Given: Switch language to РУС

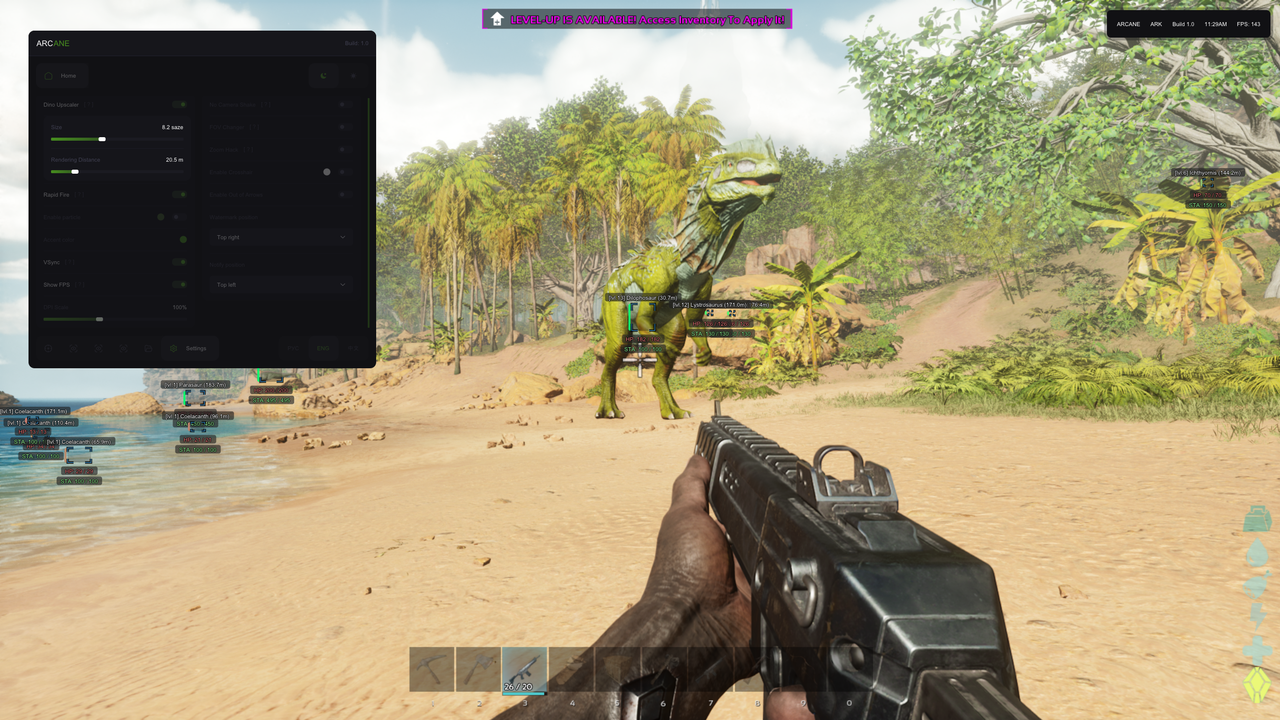Looking at the screenshot, I should 293,348.
